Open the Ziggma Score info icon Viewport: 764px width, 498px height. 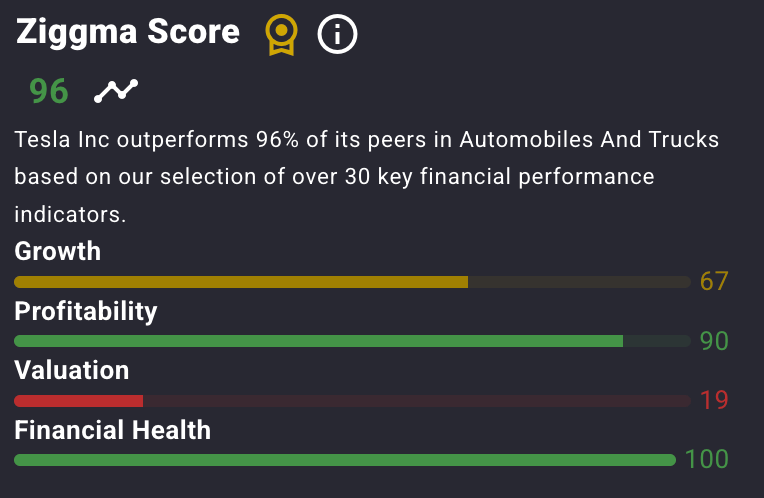point(337,35)
